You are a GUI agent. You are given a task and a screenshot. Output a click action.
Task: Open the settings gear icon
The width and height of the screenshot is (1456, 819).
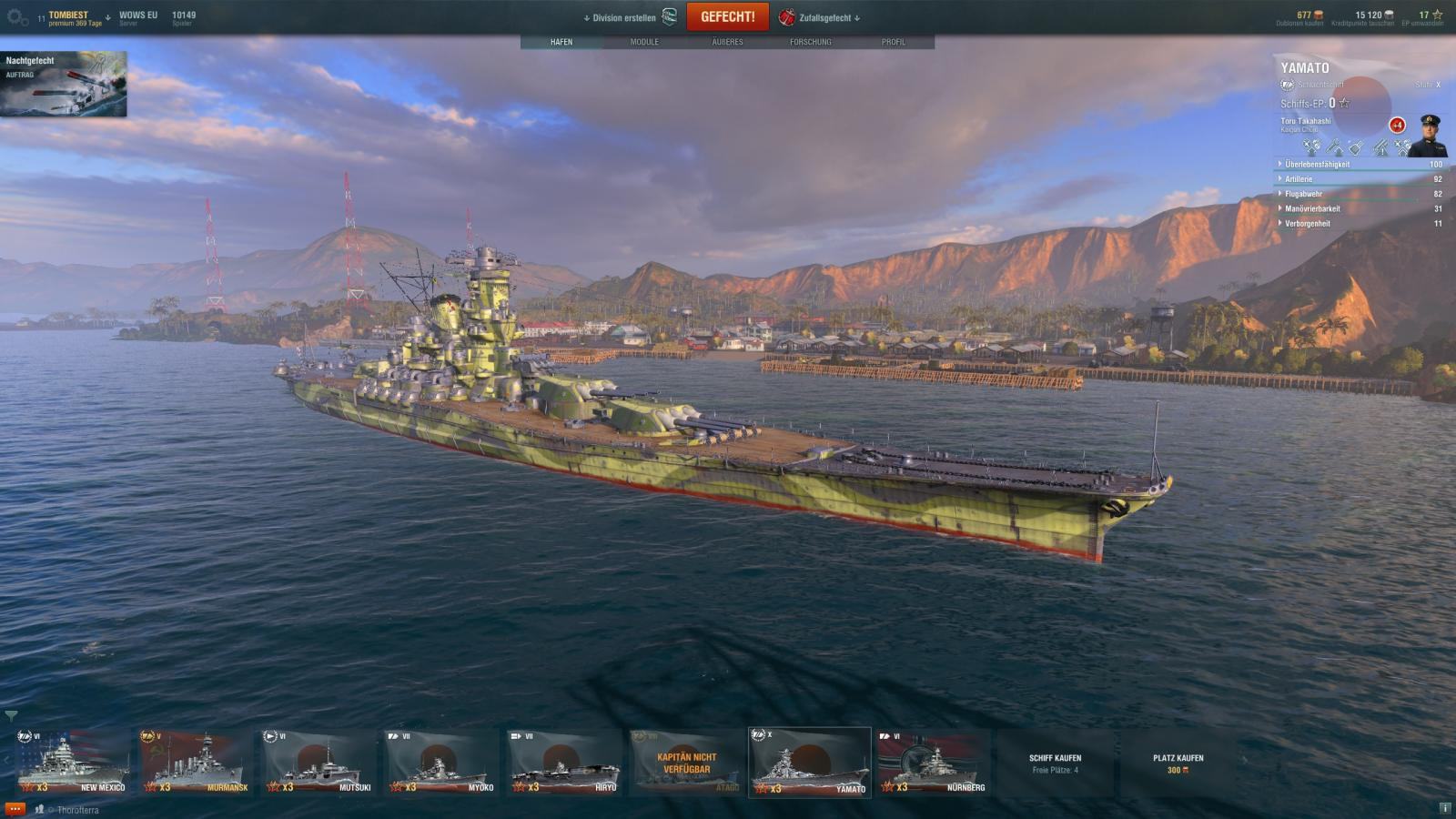[17, 17]
